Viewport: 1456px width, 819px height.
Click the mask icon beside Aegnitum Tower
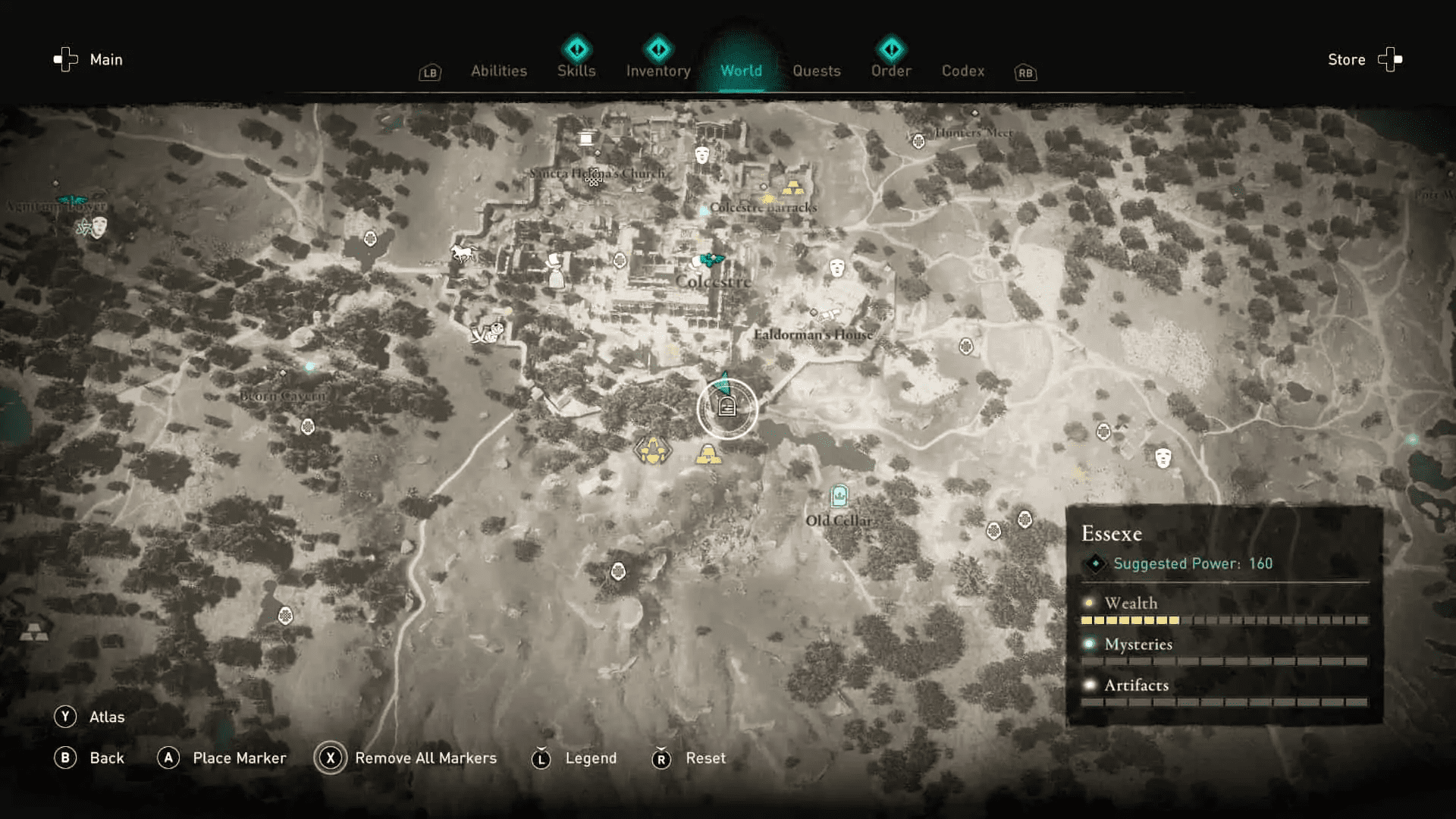tap(99, 225)
